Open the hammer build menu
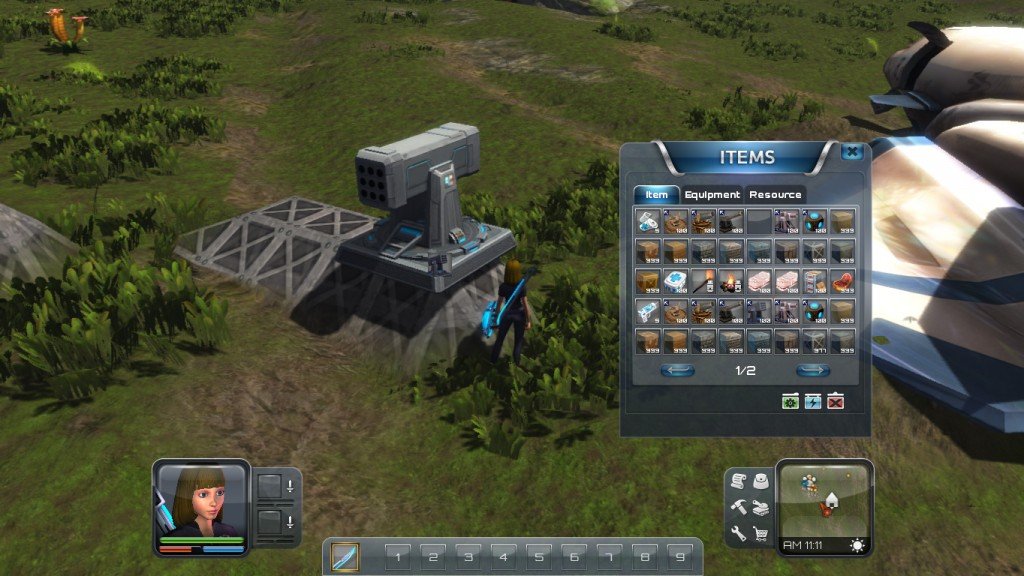 tap(738, 508)
